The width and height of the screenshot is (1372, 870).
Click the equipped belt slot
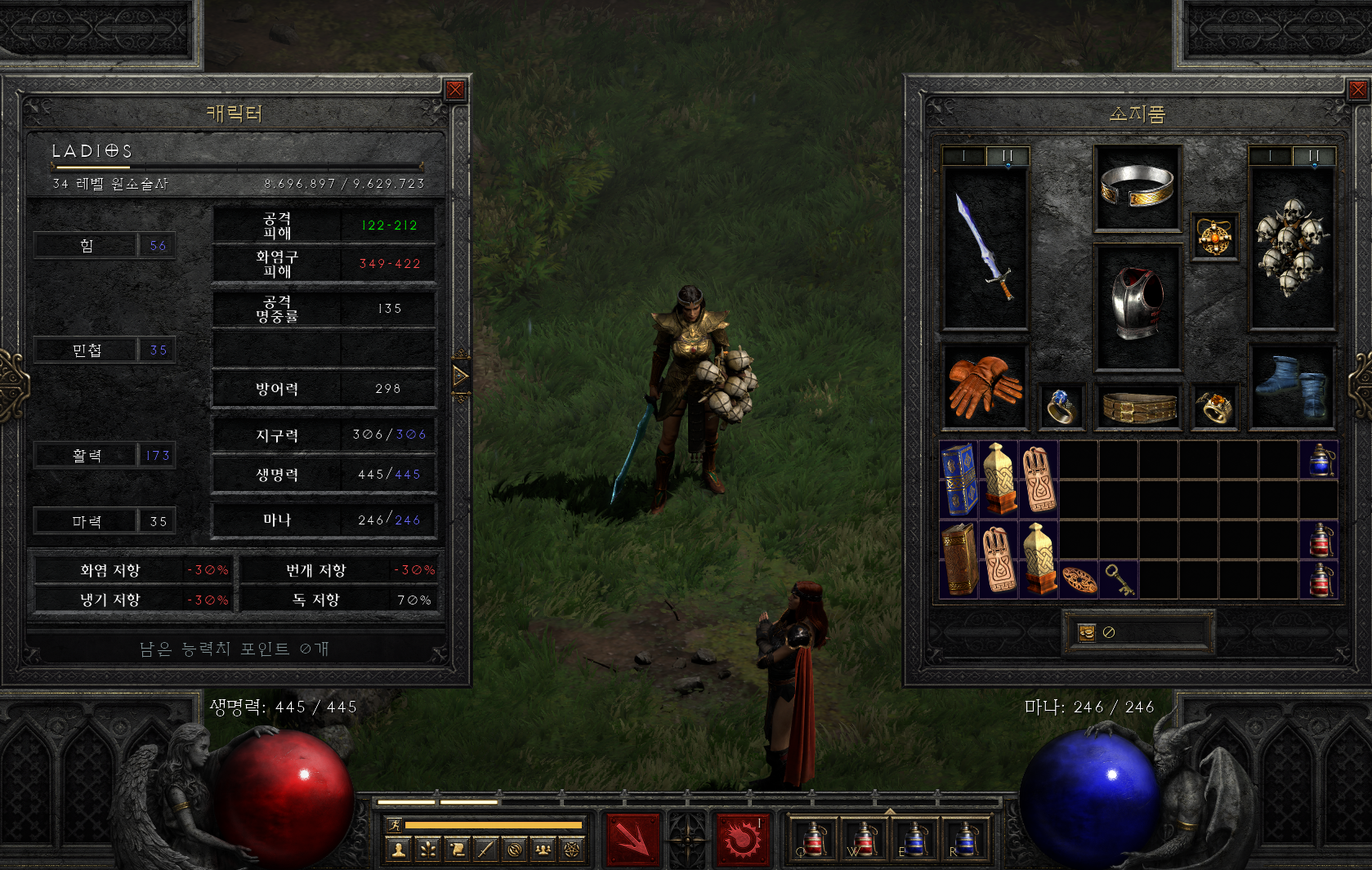point(1138,406)
